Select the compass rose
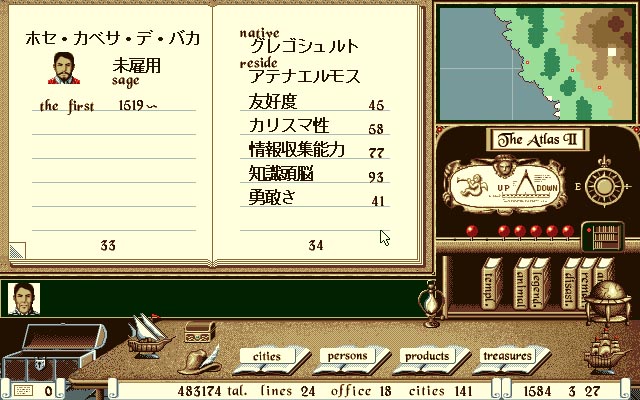Viewport: 640px width, 400px height. (x=603, y=185)
